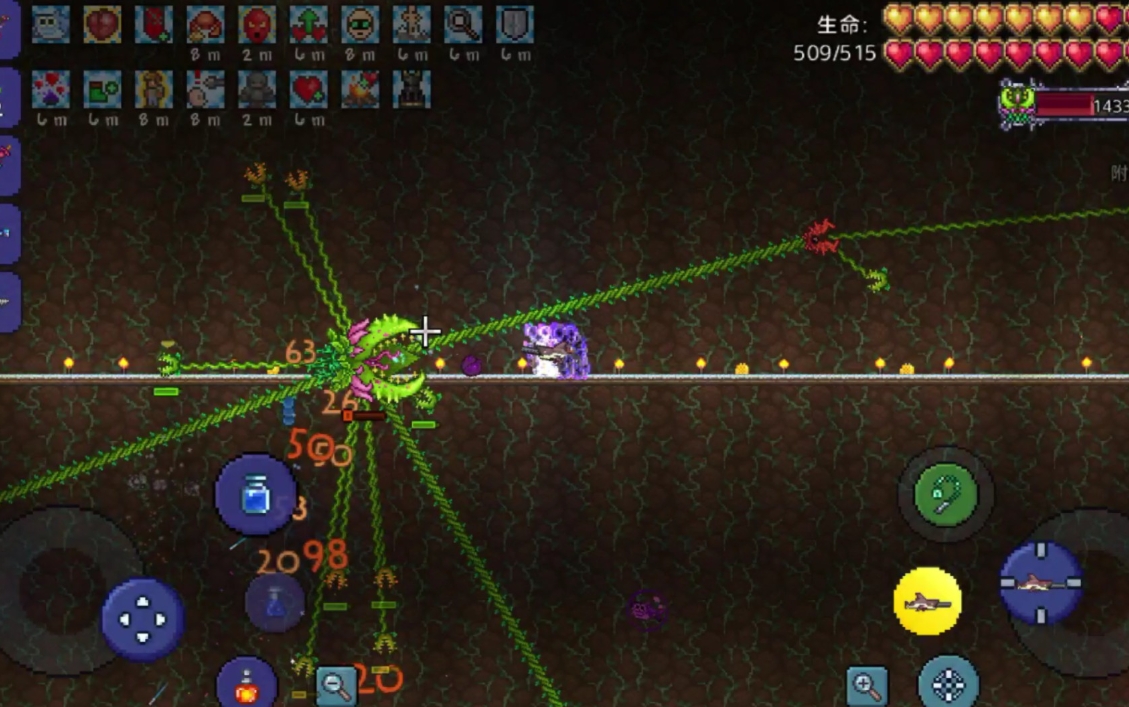Tap the red skull mask buff icon
This screenshot has height=707, width=1129.
[x=257, y=25]
